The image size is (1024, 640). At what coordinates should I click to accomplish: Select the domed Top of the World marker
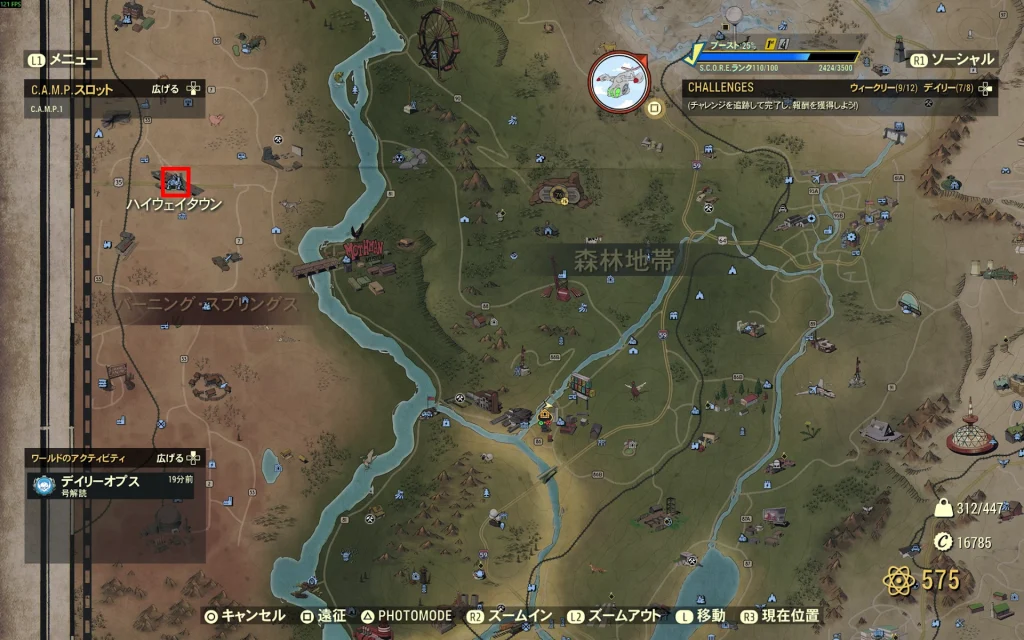tap(975, 434)
